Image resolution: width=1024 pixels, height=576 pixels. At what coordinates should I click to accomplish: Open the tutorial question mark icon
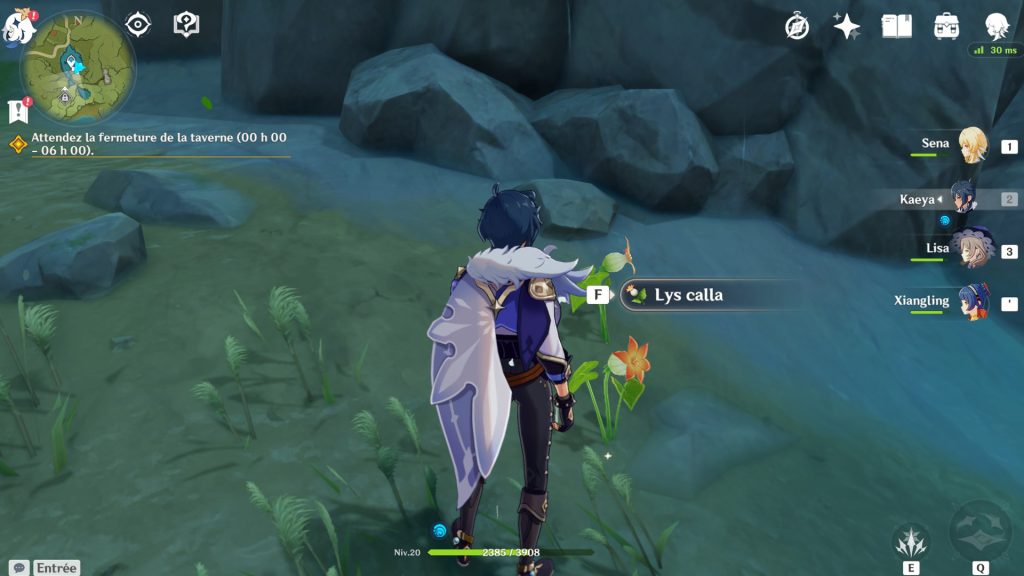pyautogui.click(x=186, y=25)
